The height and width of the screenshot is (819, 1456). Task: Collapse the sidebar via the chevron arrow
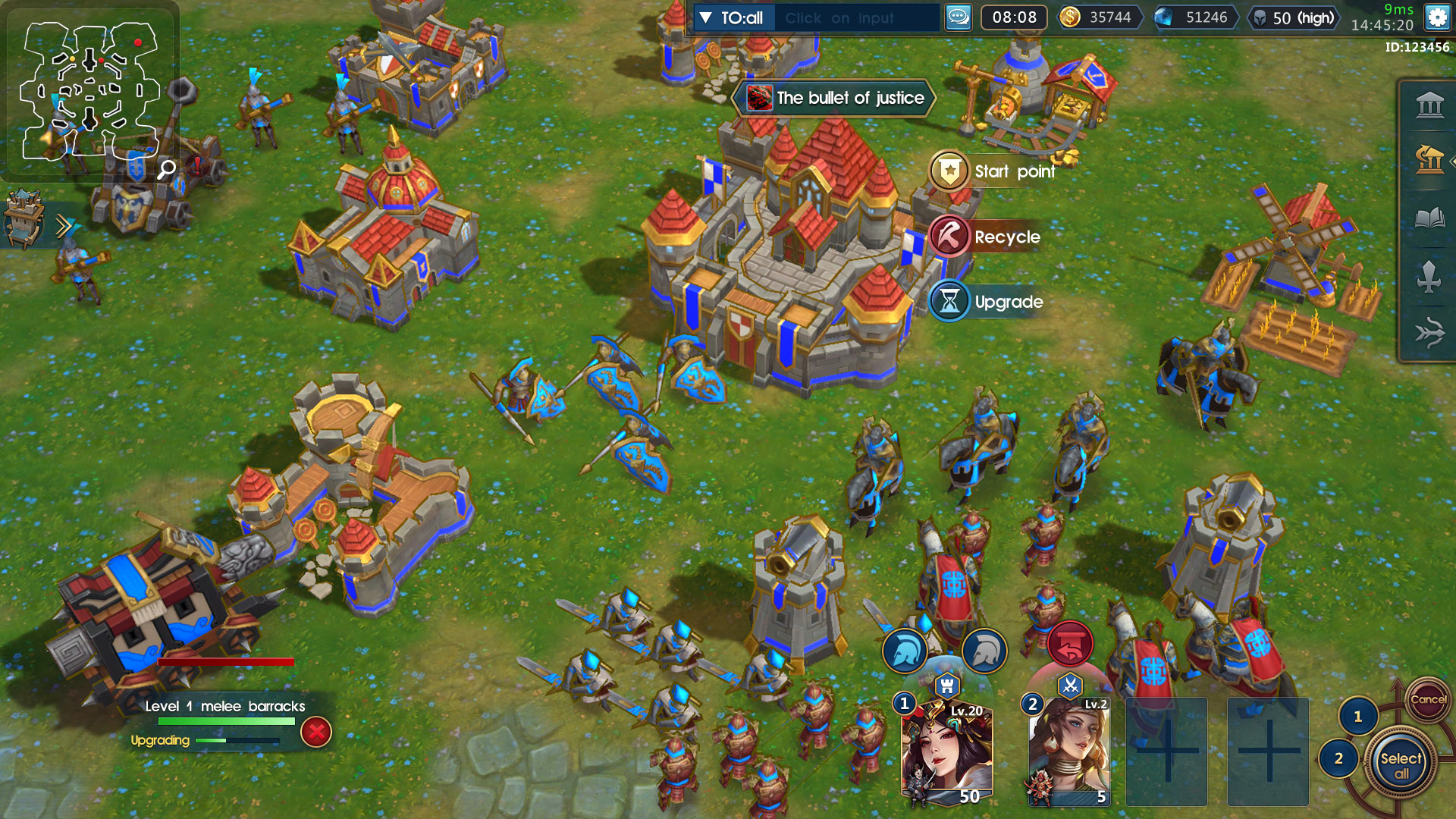click(x=1452, y=162)
